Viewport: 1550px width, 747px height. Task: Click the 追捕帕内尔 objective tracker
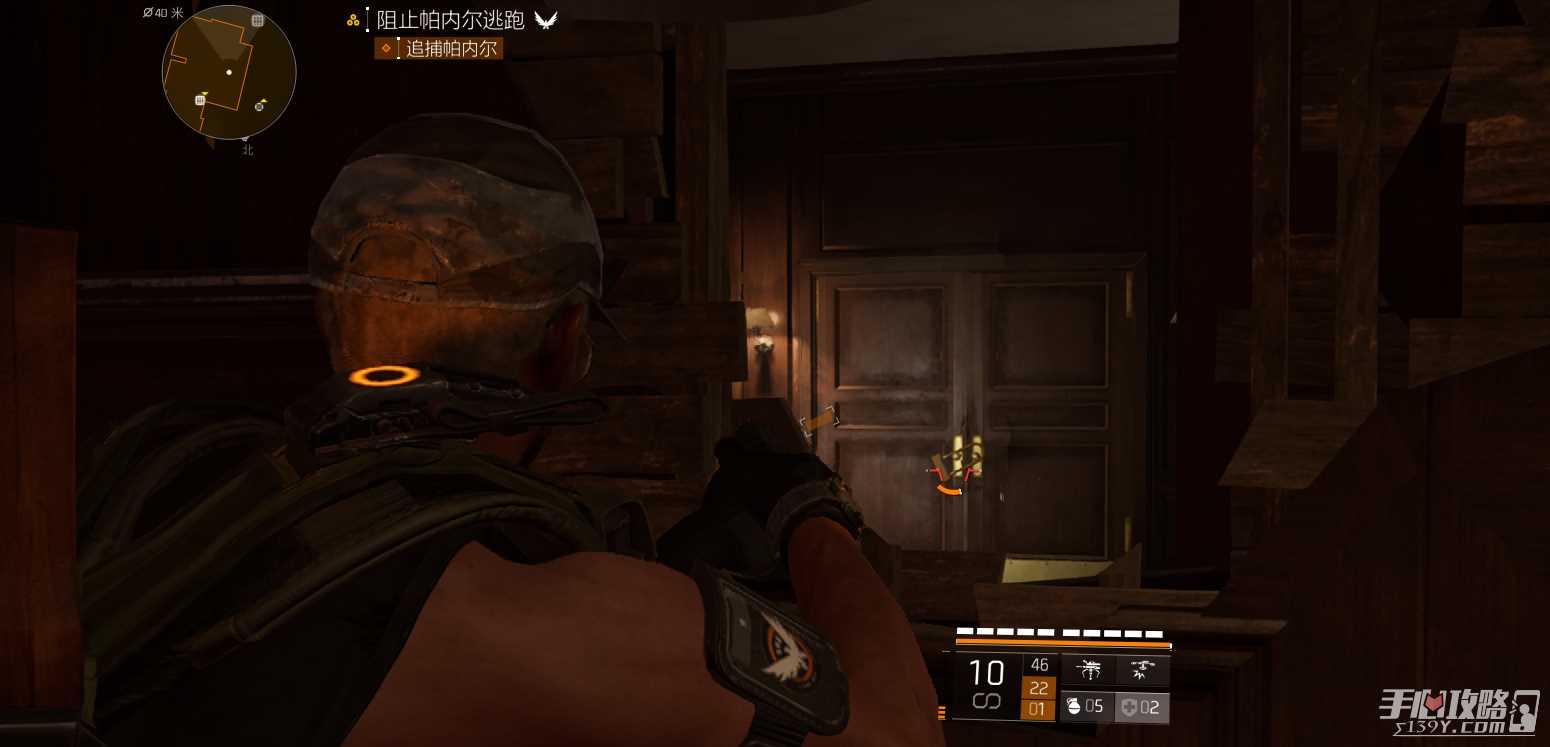pyautogui.click(x=439, y=48)
